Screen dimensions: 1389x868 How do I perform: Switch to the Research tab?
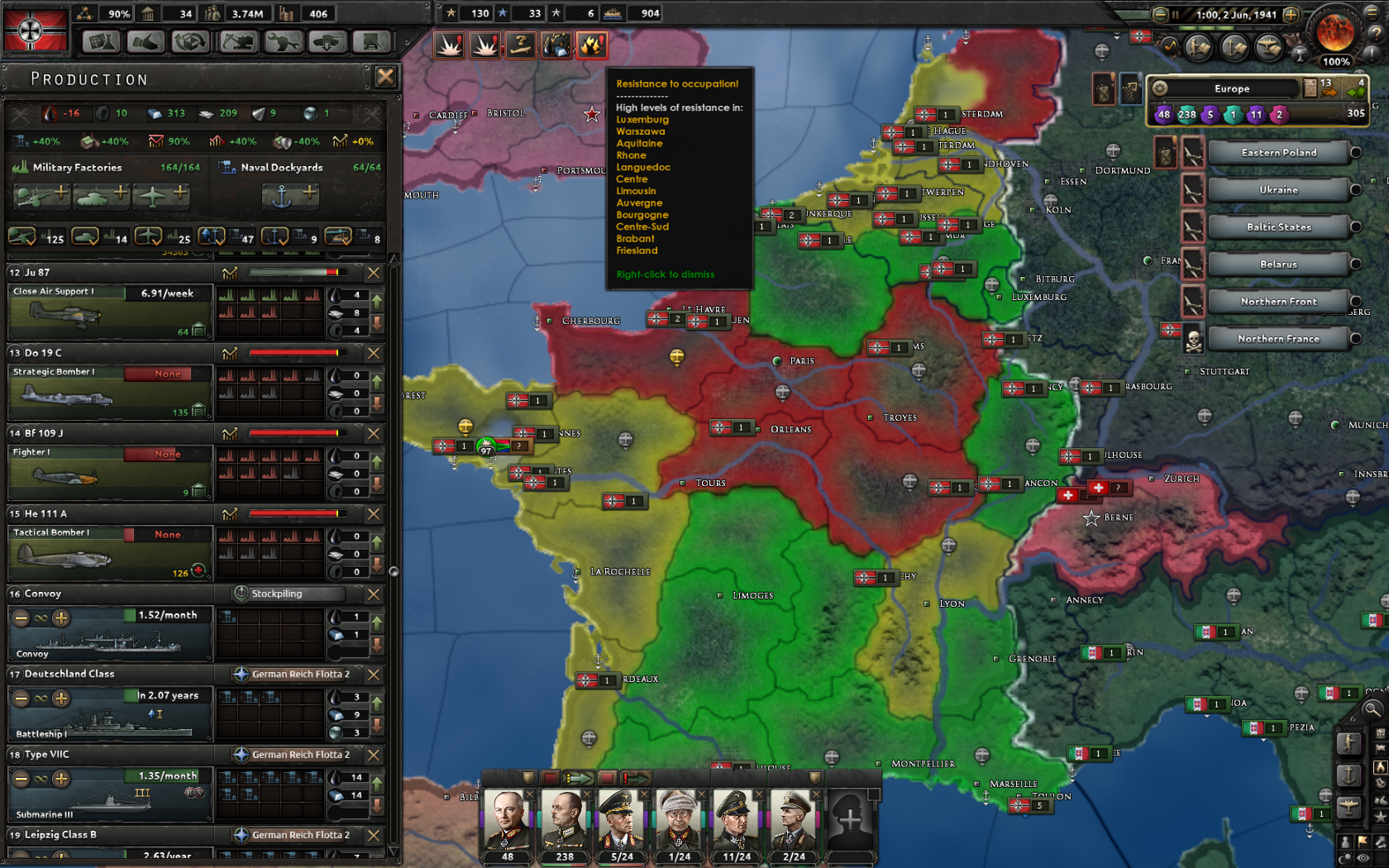point(101,41)
